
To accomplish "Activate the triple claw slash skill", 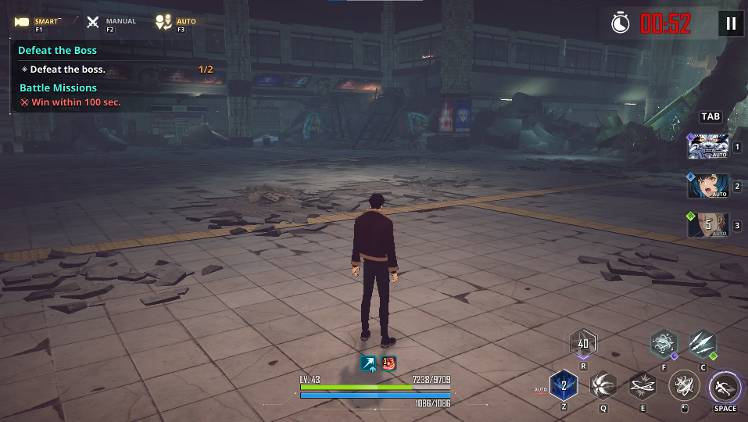I will (x=702, y=345).
